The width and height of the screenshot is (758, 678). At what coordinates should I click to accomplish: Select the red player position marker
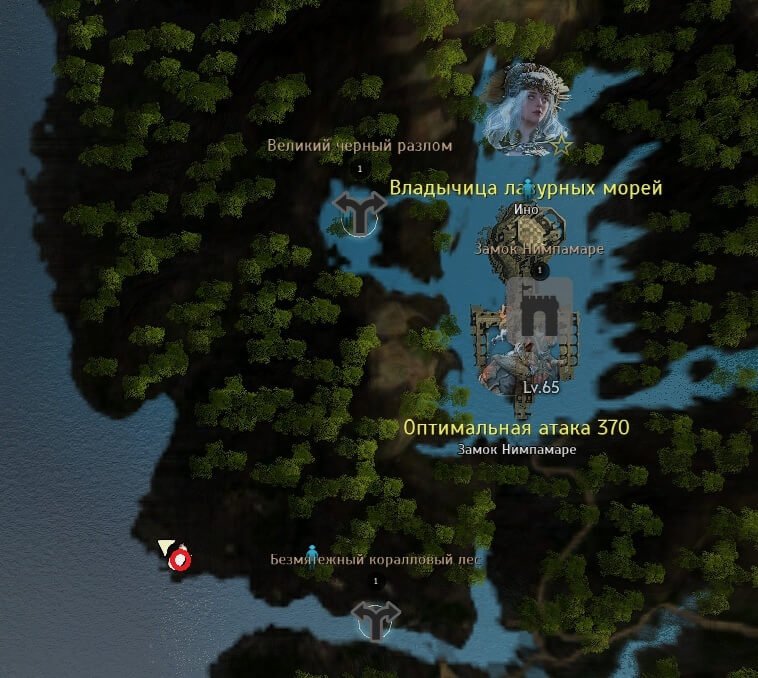click(180, 560)
